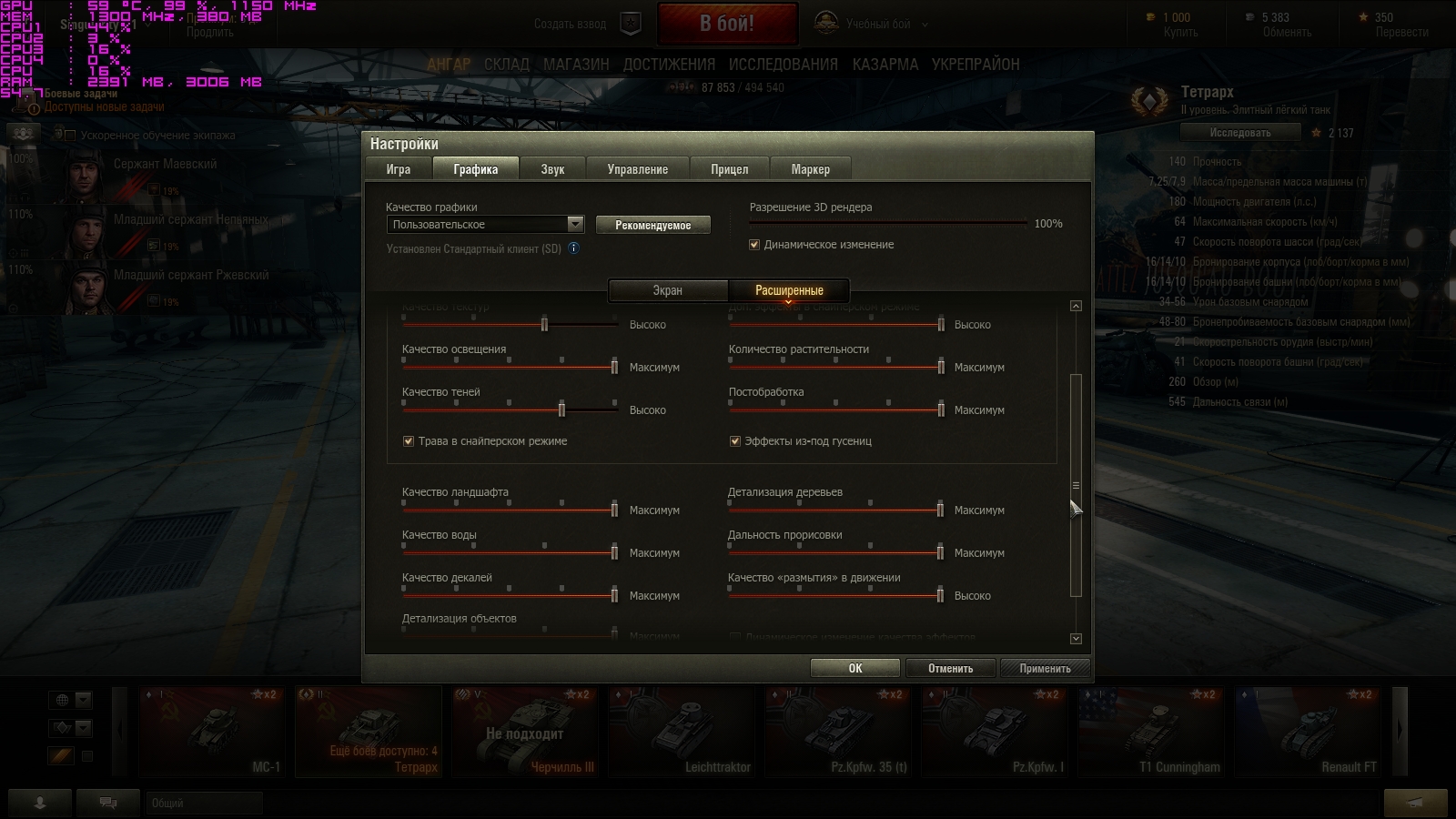Select the Управление tab
Viewport: 1456px width, 819px height.
pyautogui.click(x=637, y=169)
